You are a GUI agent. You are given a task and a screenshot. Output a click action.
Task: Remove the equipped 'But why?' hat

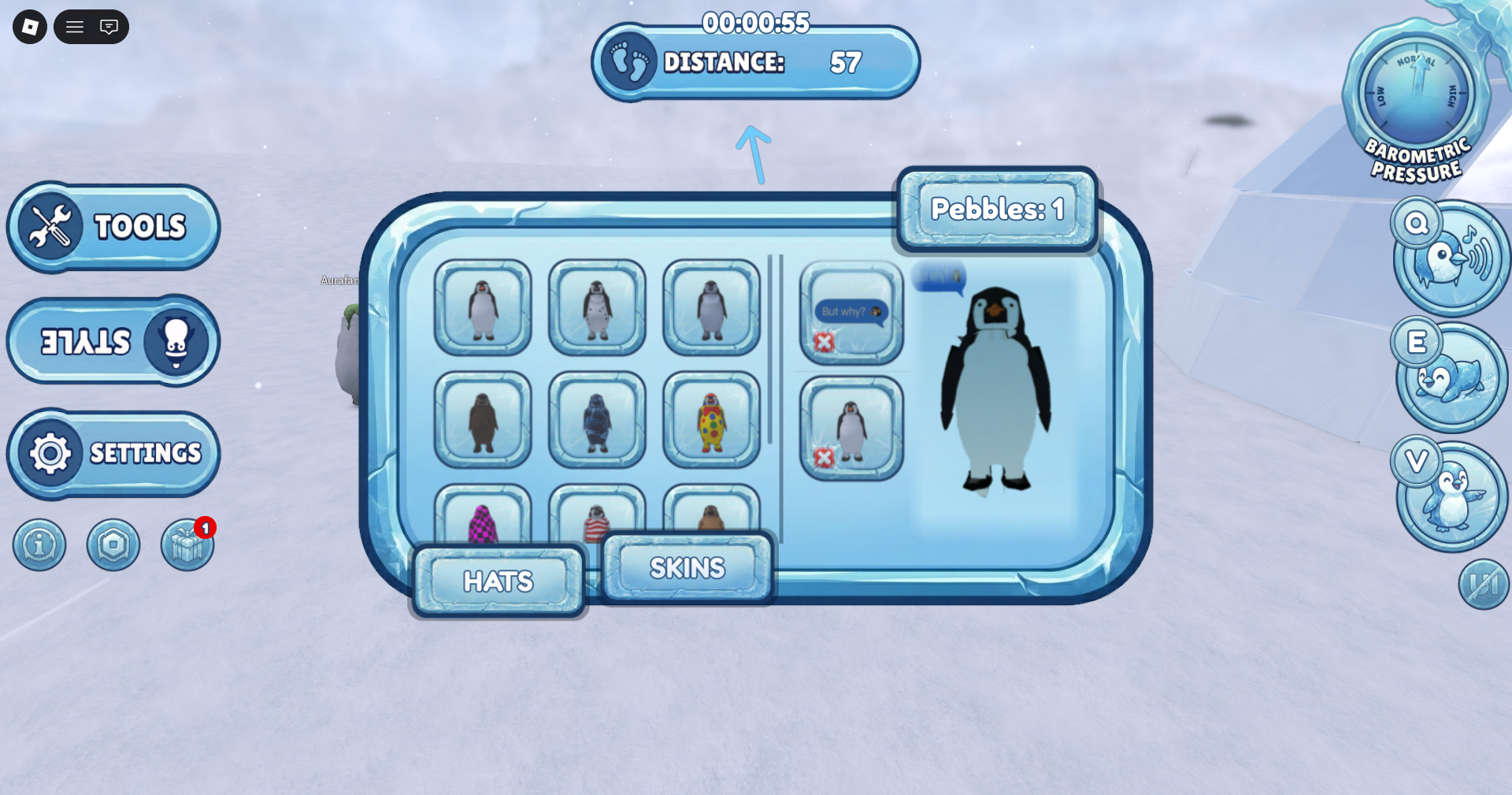(x=826, y=342)
